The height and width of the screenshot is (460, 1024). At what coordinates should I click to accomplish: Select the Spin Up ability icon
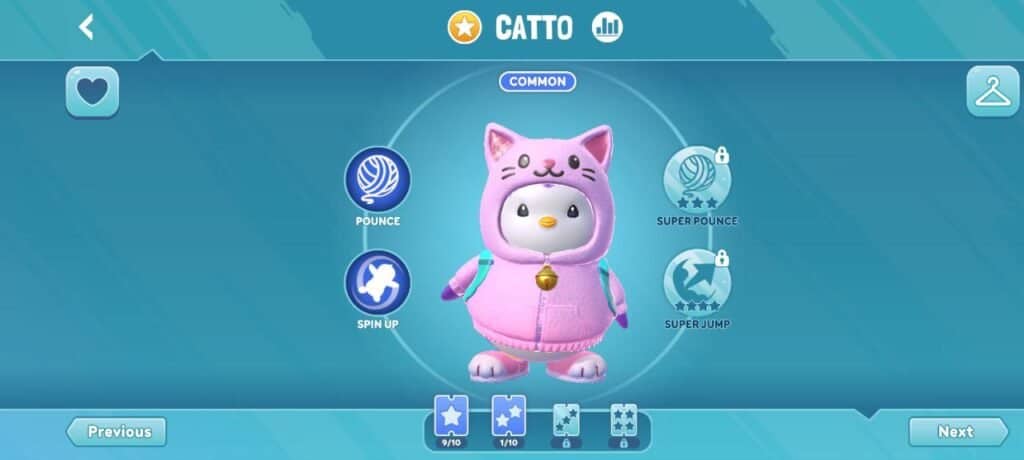[378, 283]
